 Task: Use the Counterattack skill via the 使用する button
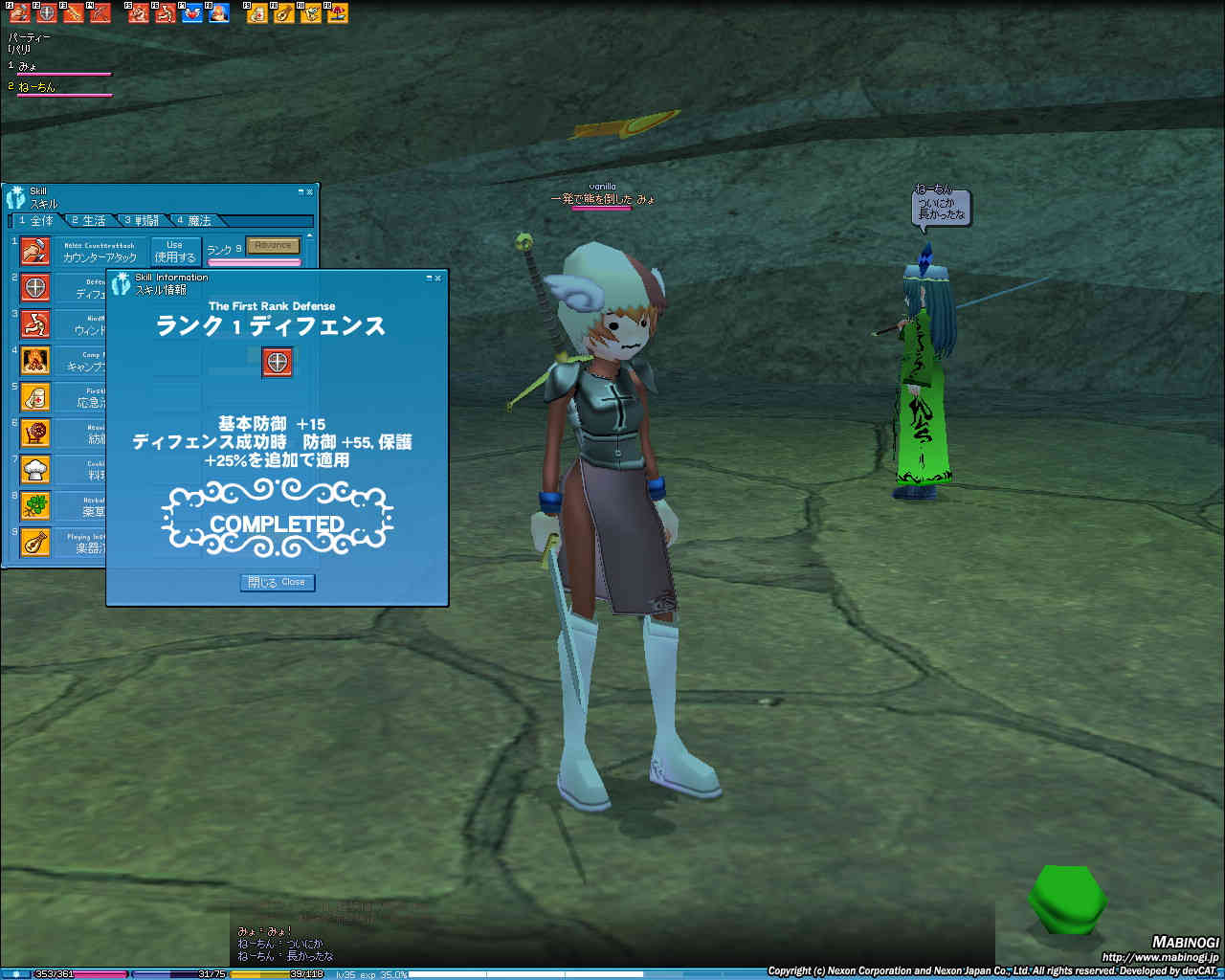(x=175, y=252)
